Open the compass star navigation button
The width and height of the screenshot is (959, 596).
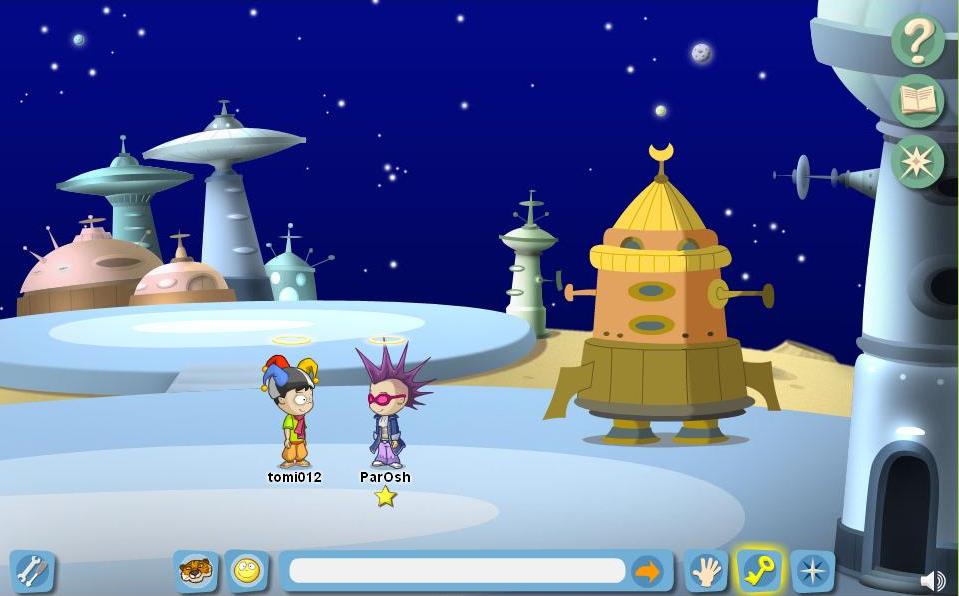(812, 571)
